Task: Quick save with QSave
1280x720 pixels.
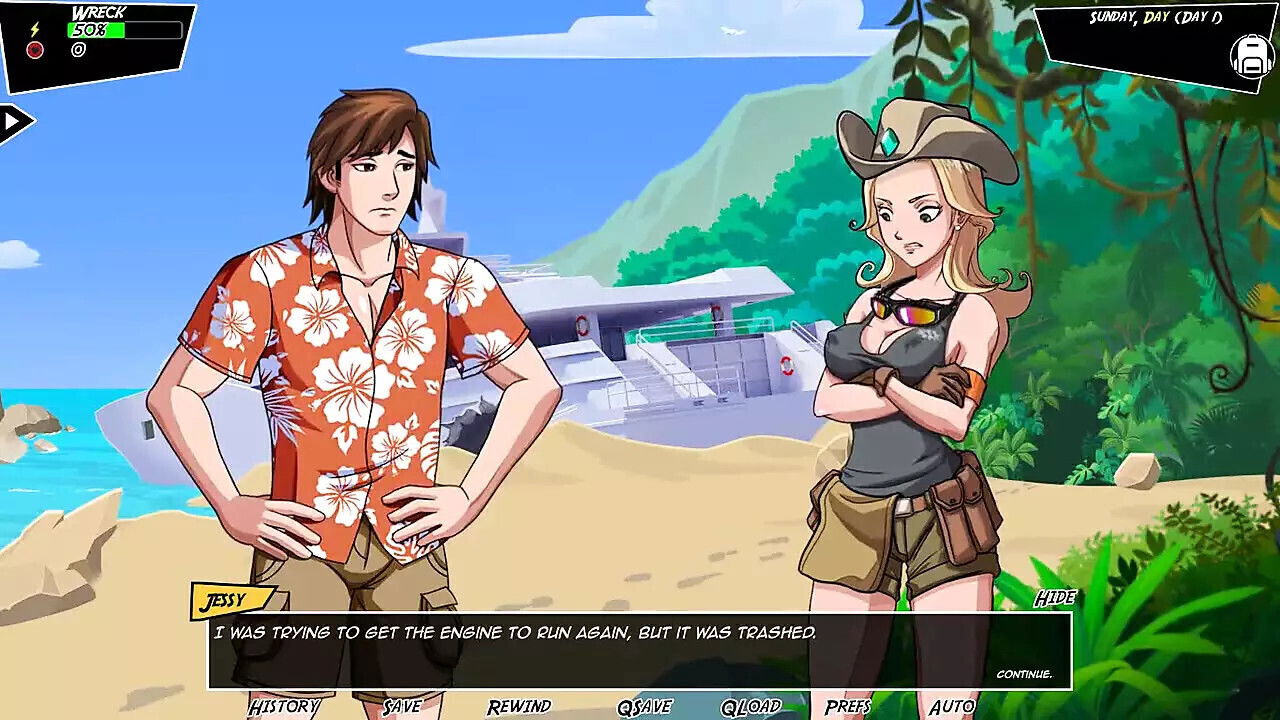Action: (x=644, y=708)
